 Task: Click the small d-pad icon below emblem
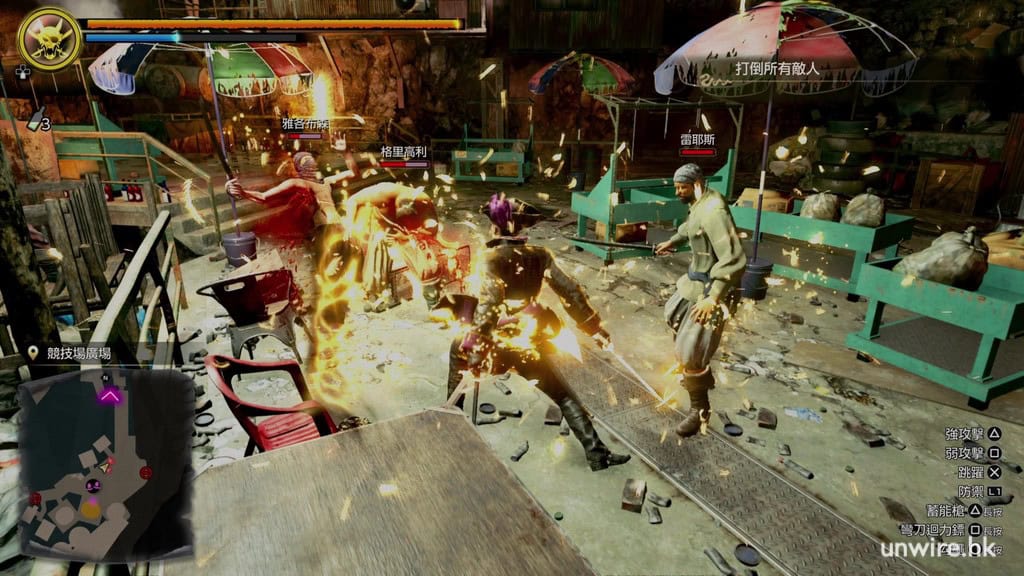(x=22, y=72)
